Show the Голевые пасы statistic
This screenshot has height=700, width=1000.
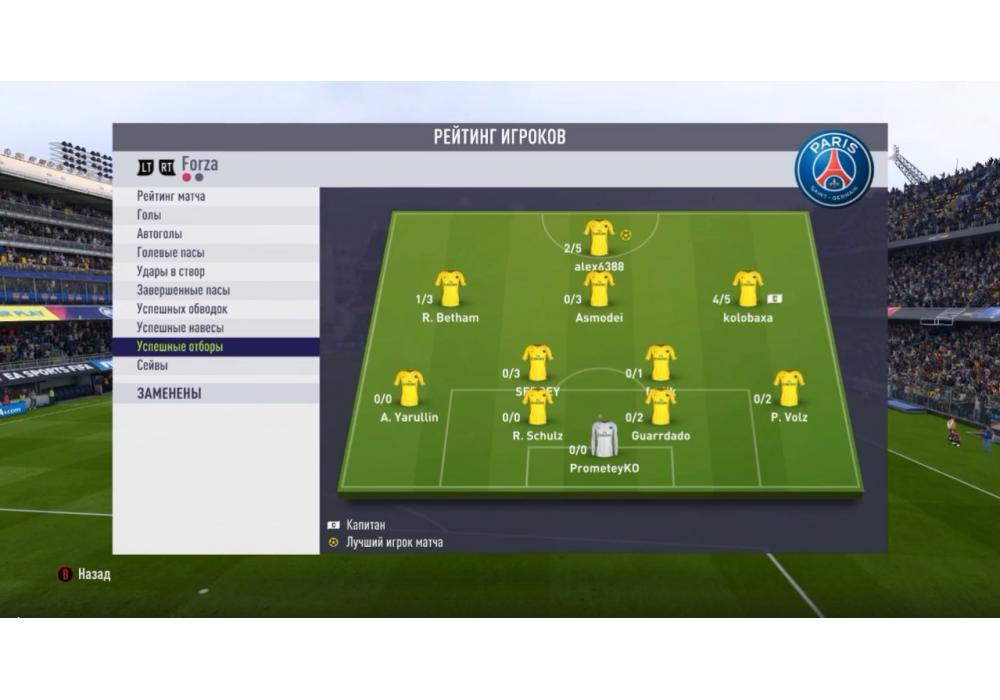point(171,253)
